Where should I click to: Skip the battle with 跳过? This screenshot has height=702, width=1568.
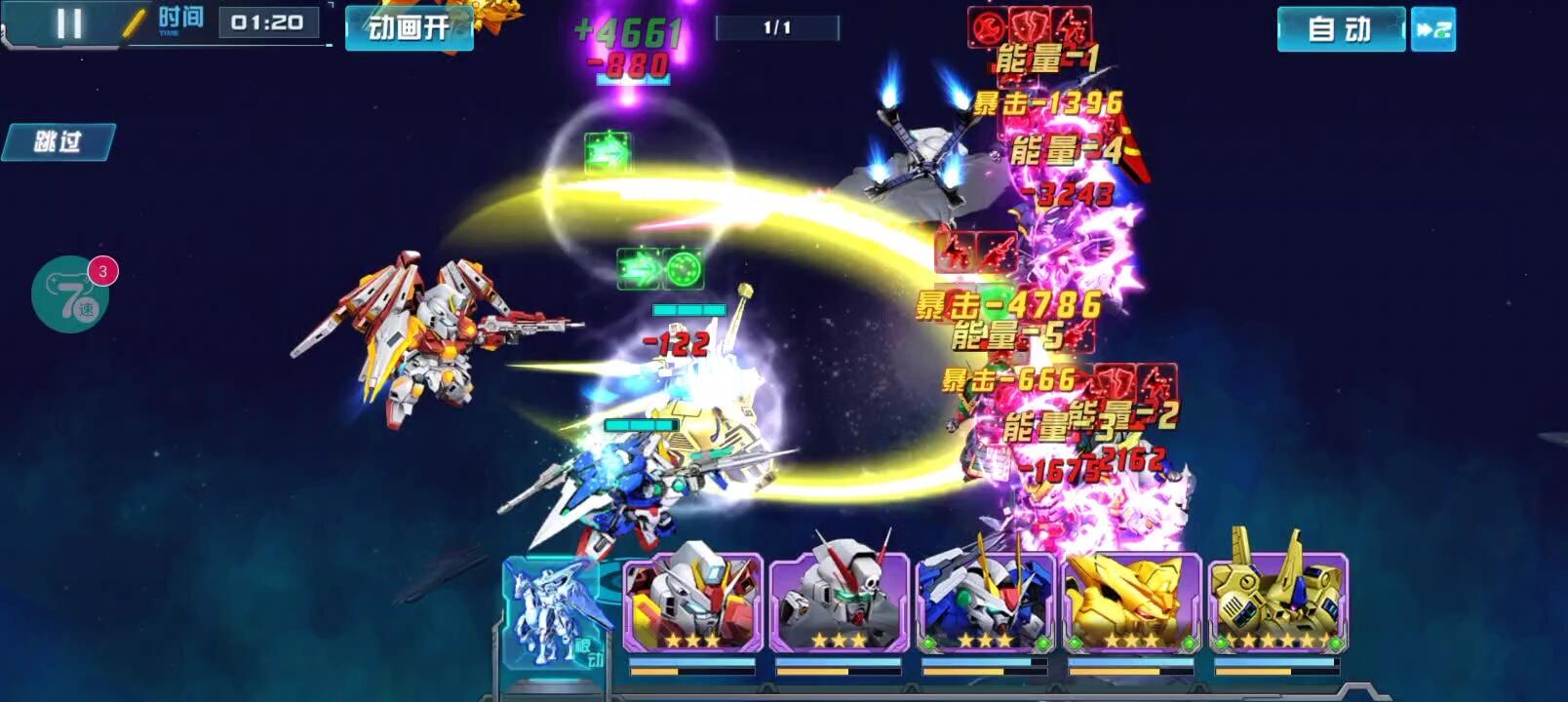pos(59,142)
